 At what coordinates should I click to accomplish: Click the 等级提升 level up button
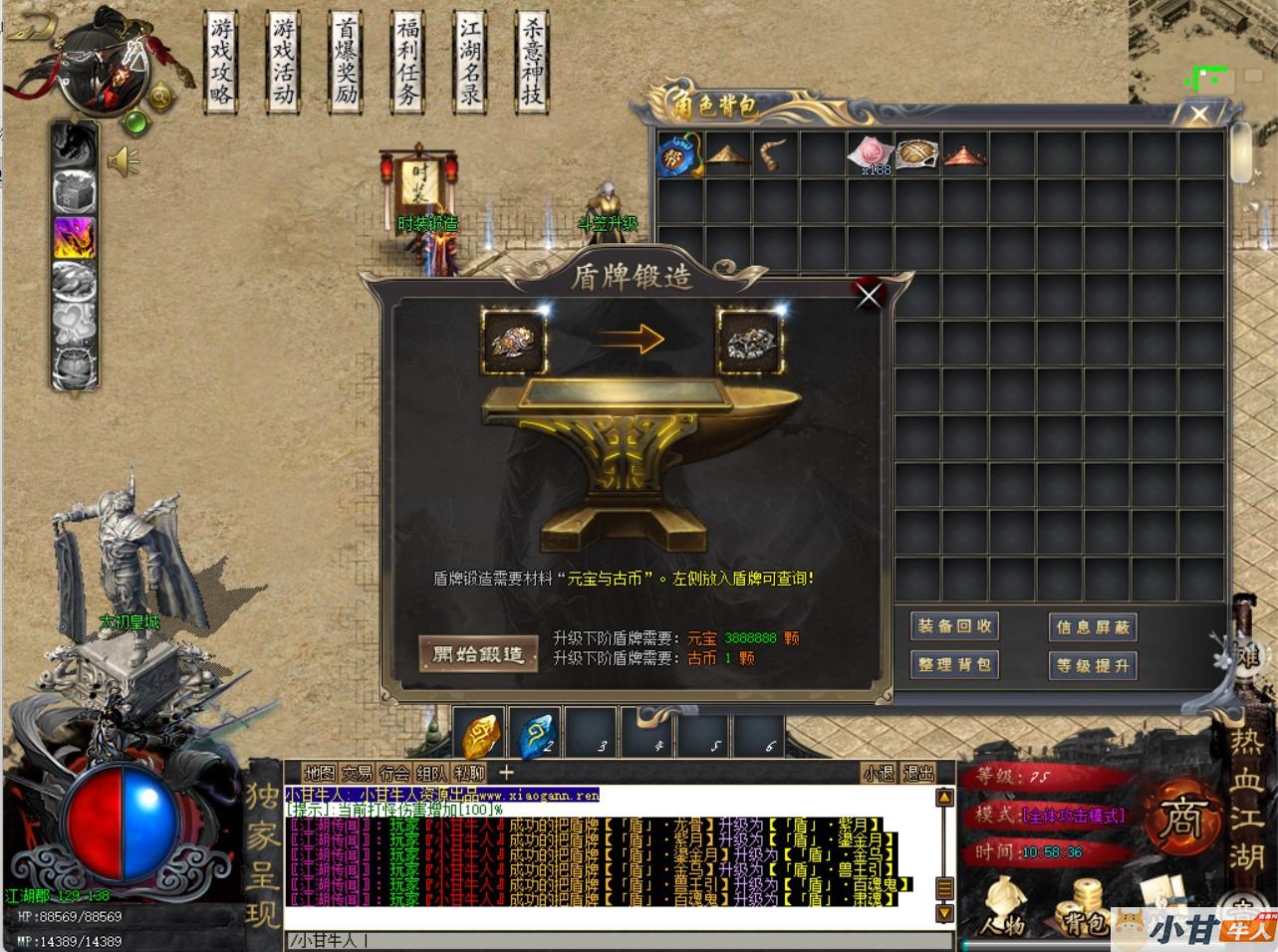[x=1093, y=664]
